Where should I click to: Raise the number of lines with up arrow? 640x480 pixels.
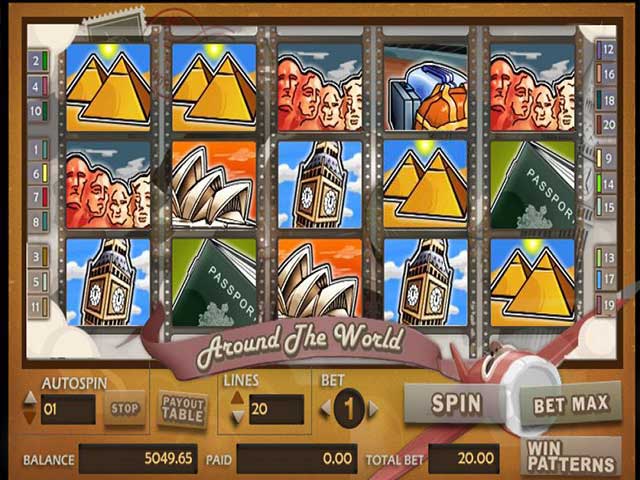tap(237, 399)
